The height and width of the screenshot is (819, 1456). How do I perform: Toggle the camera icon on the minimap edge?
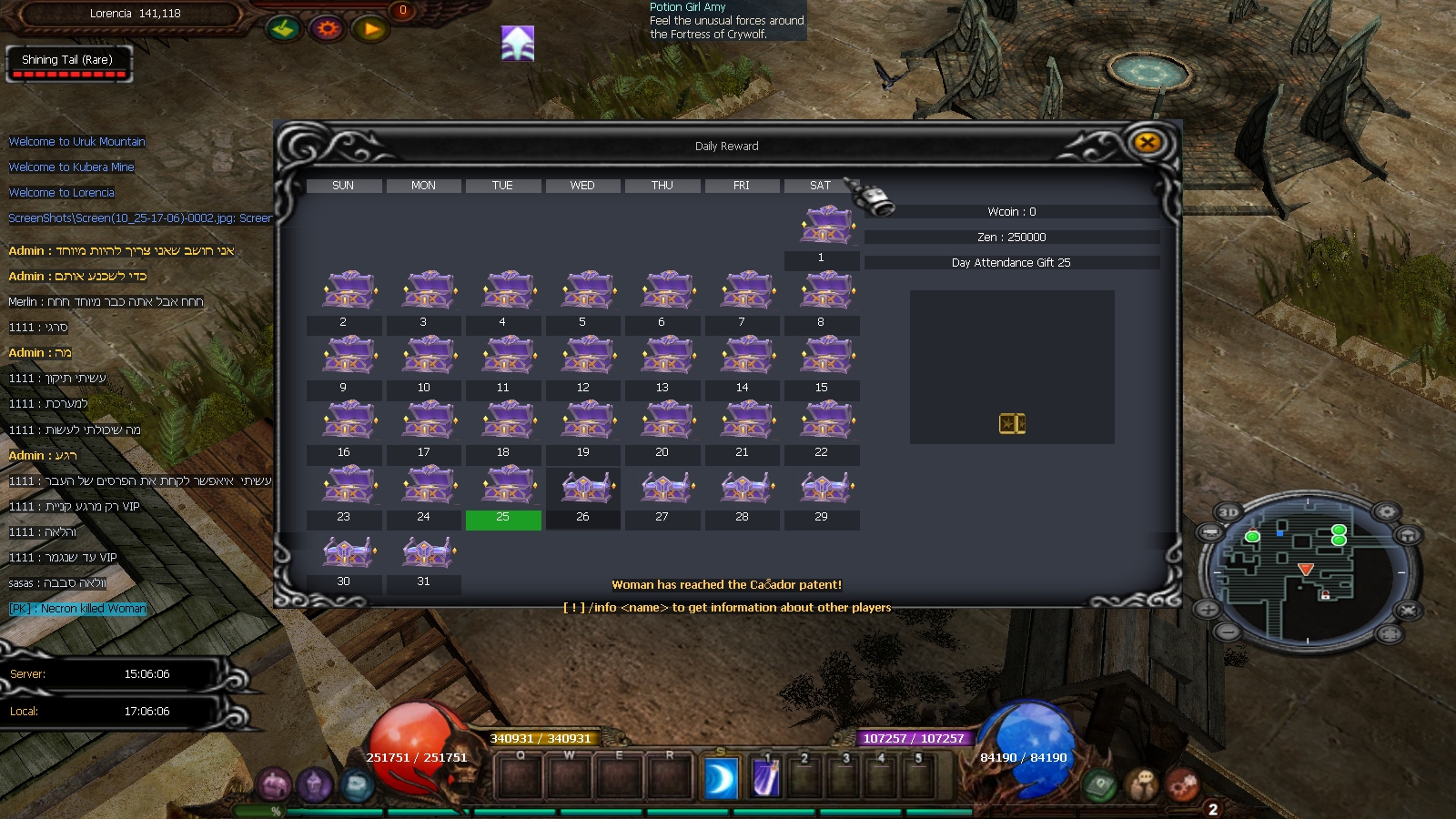coord(1210,531)
